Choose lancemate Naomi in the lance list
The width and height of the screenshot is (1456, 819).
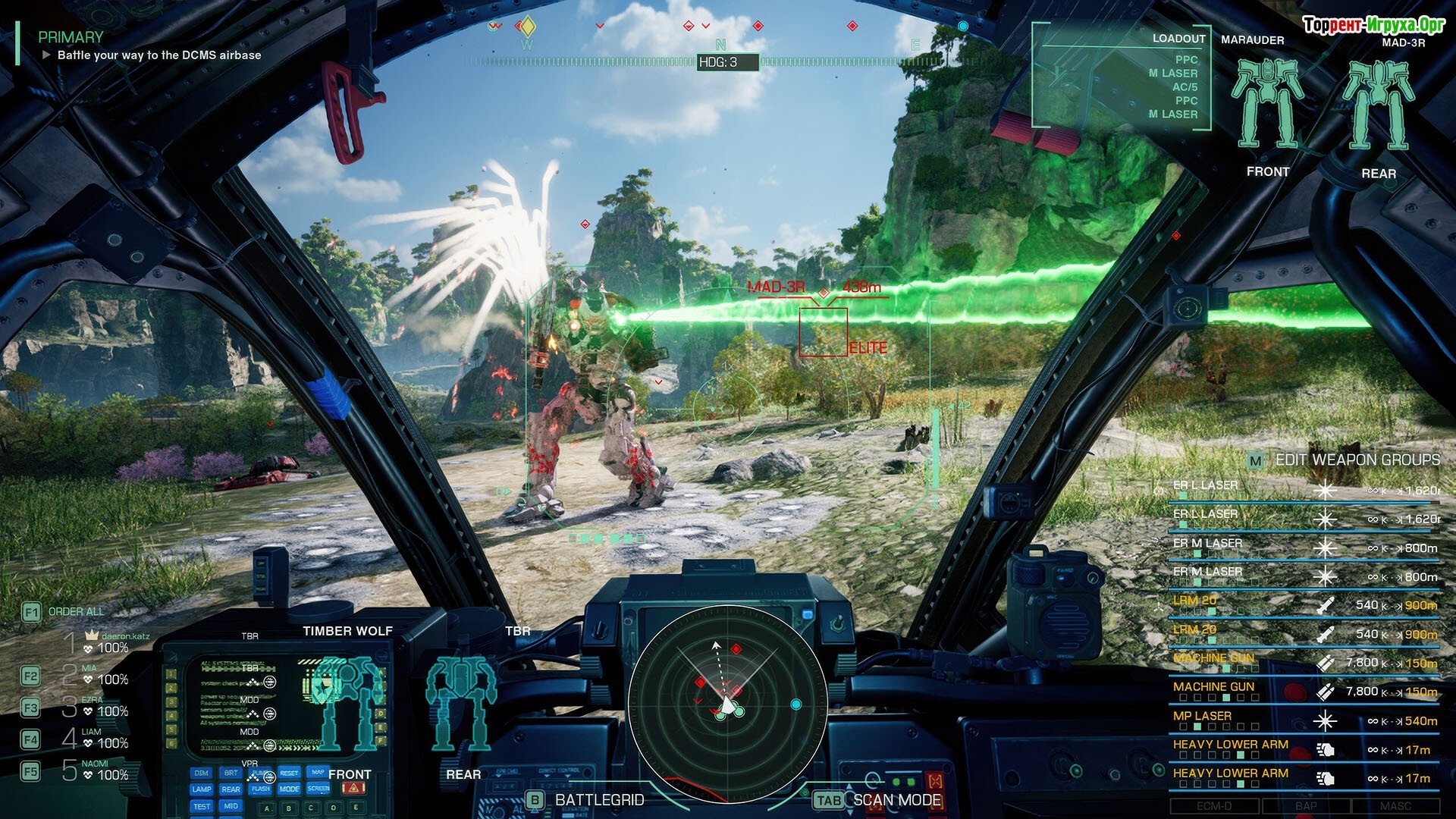[105, 770]
